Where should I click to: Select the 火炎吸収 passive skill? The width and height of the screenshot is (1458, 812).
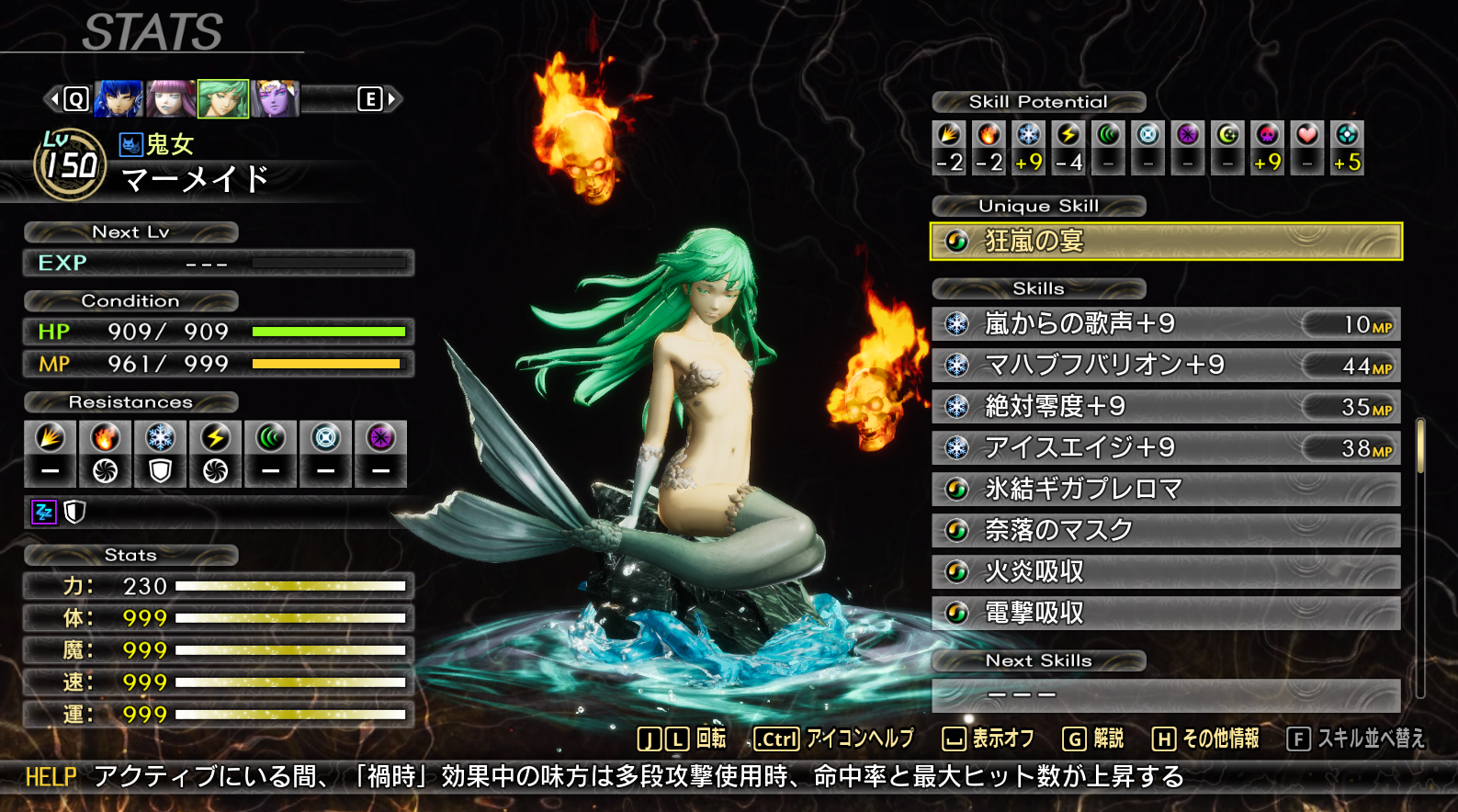[1166, 572]
